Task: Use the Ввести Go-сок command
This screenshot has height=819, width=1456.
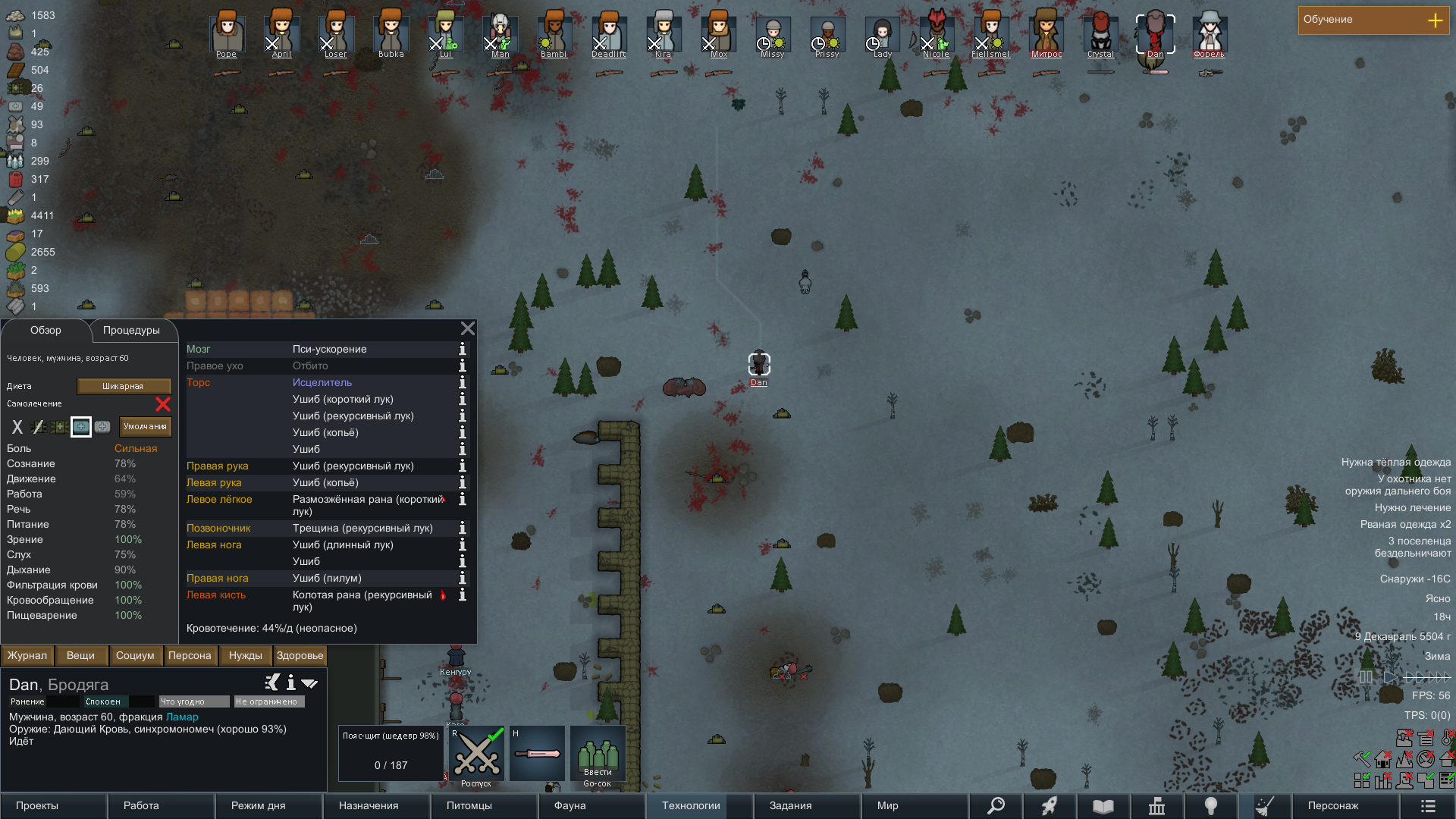Action: coord(598,754)
